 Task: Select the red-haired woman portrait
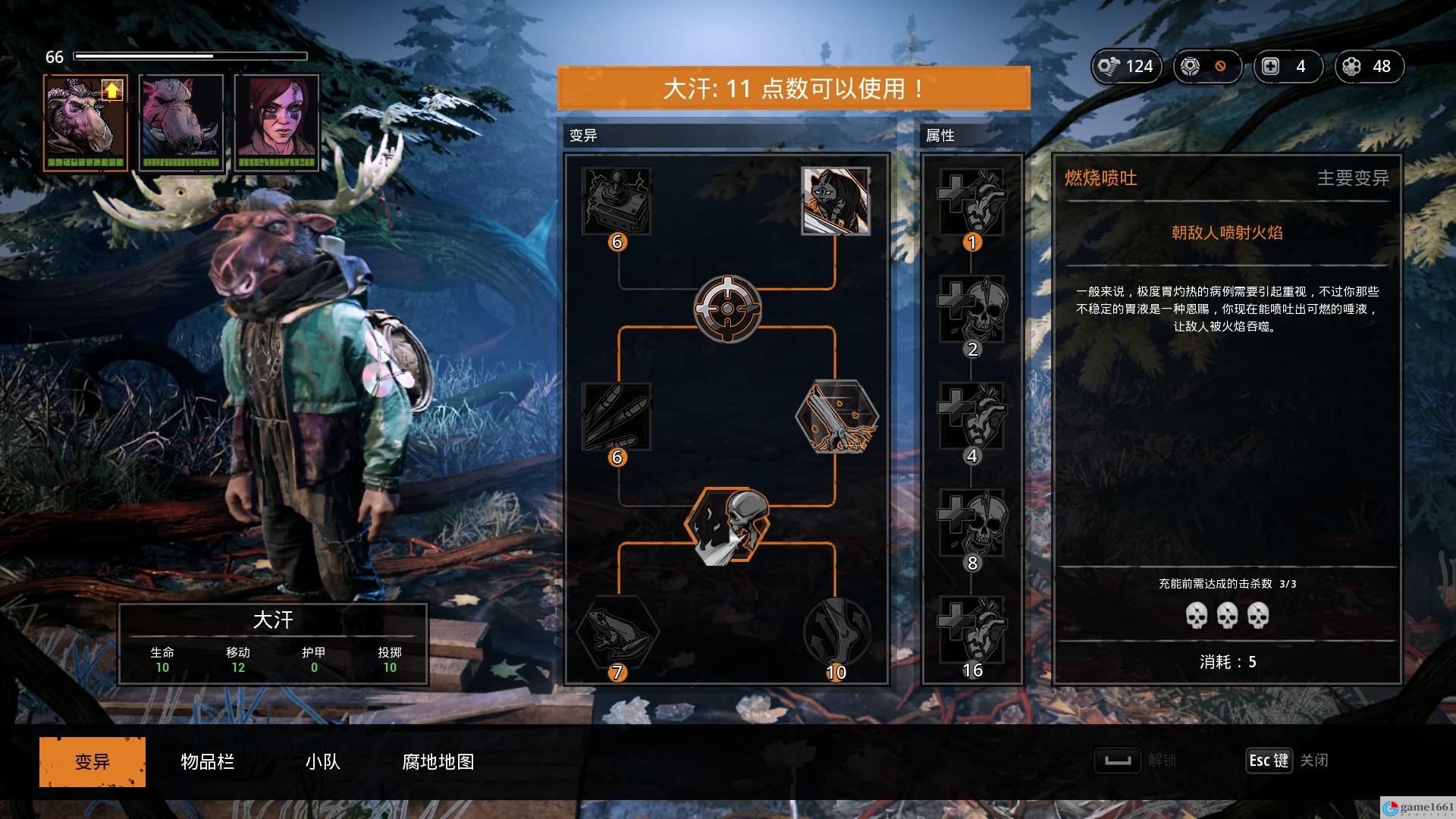click(x=277, y=123)
